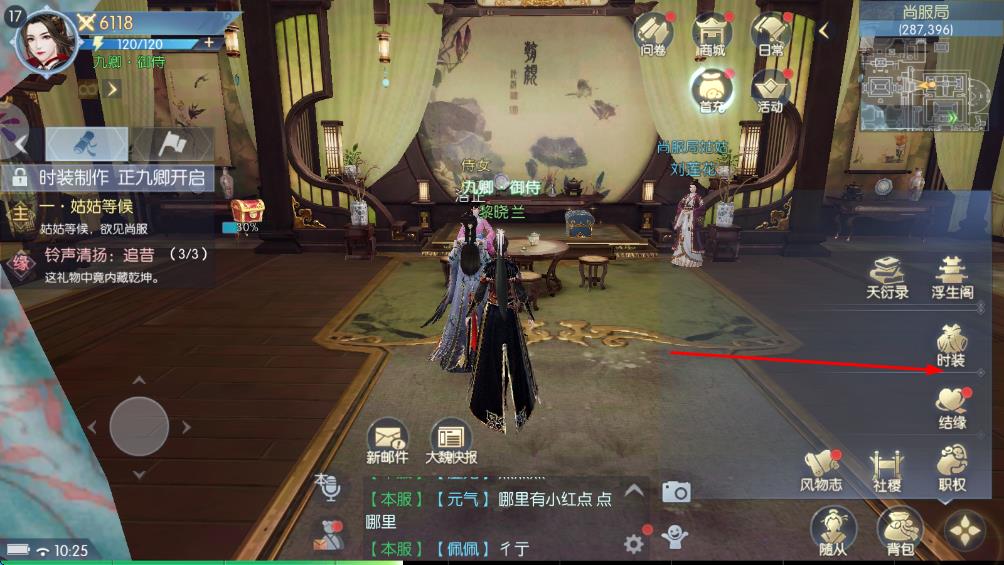Open the 问卷 survey icon
This screenshot has width=1004, height=565.
click(x=653, y=35)
